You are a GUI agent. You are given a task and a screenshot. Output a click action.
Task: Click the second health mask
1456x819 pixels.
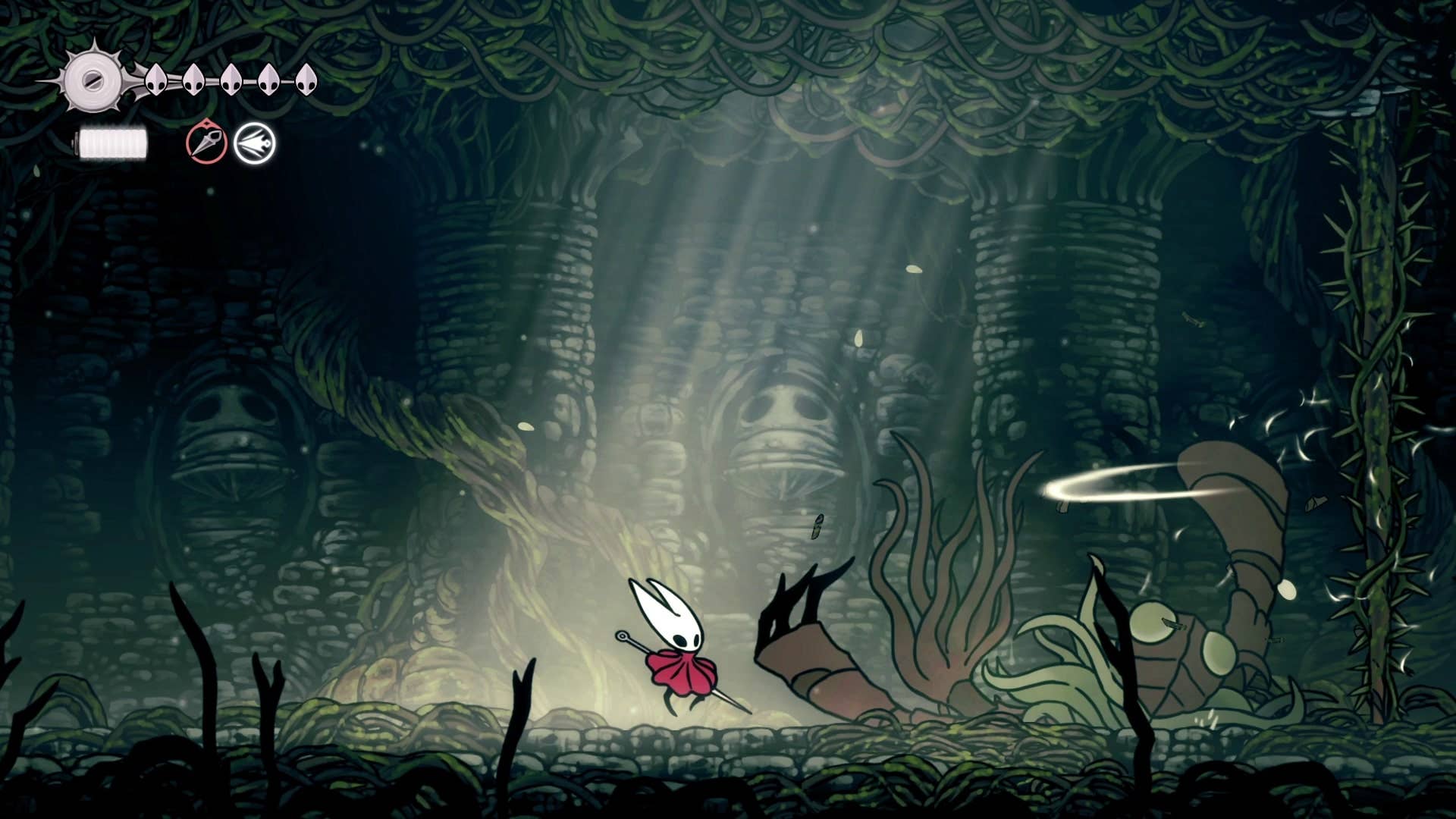(194, 80)
